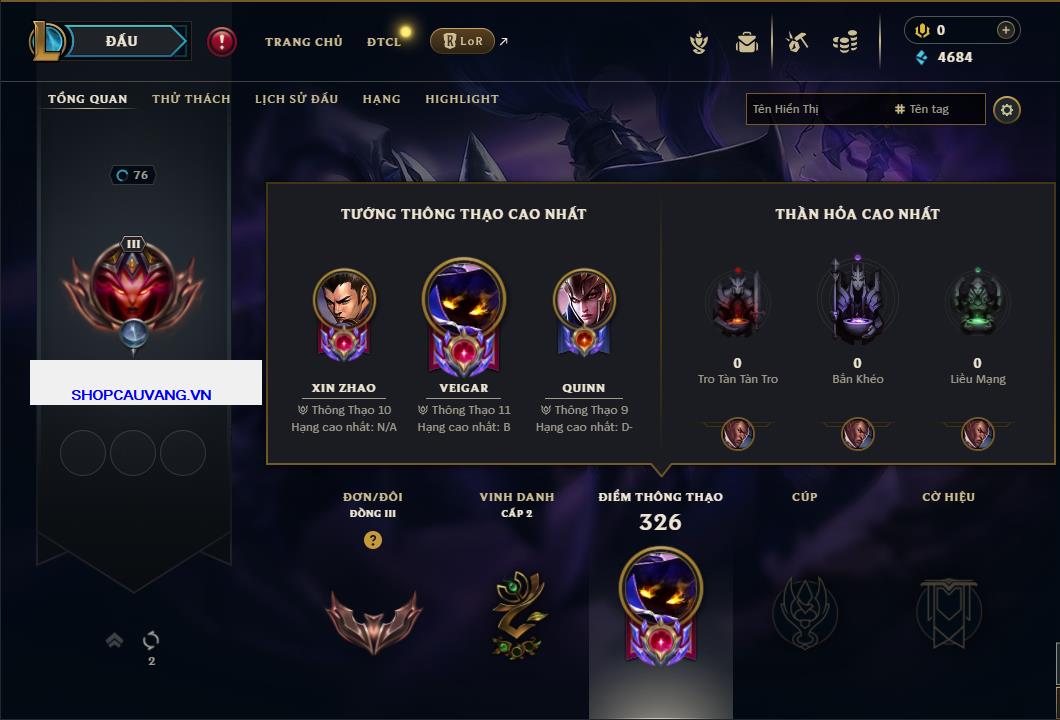
Task: Select the HẠNG tab
Action: (381, 99)
